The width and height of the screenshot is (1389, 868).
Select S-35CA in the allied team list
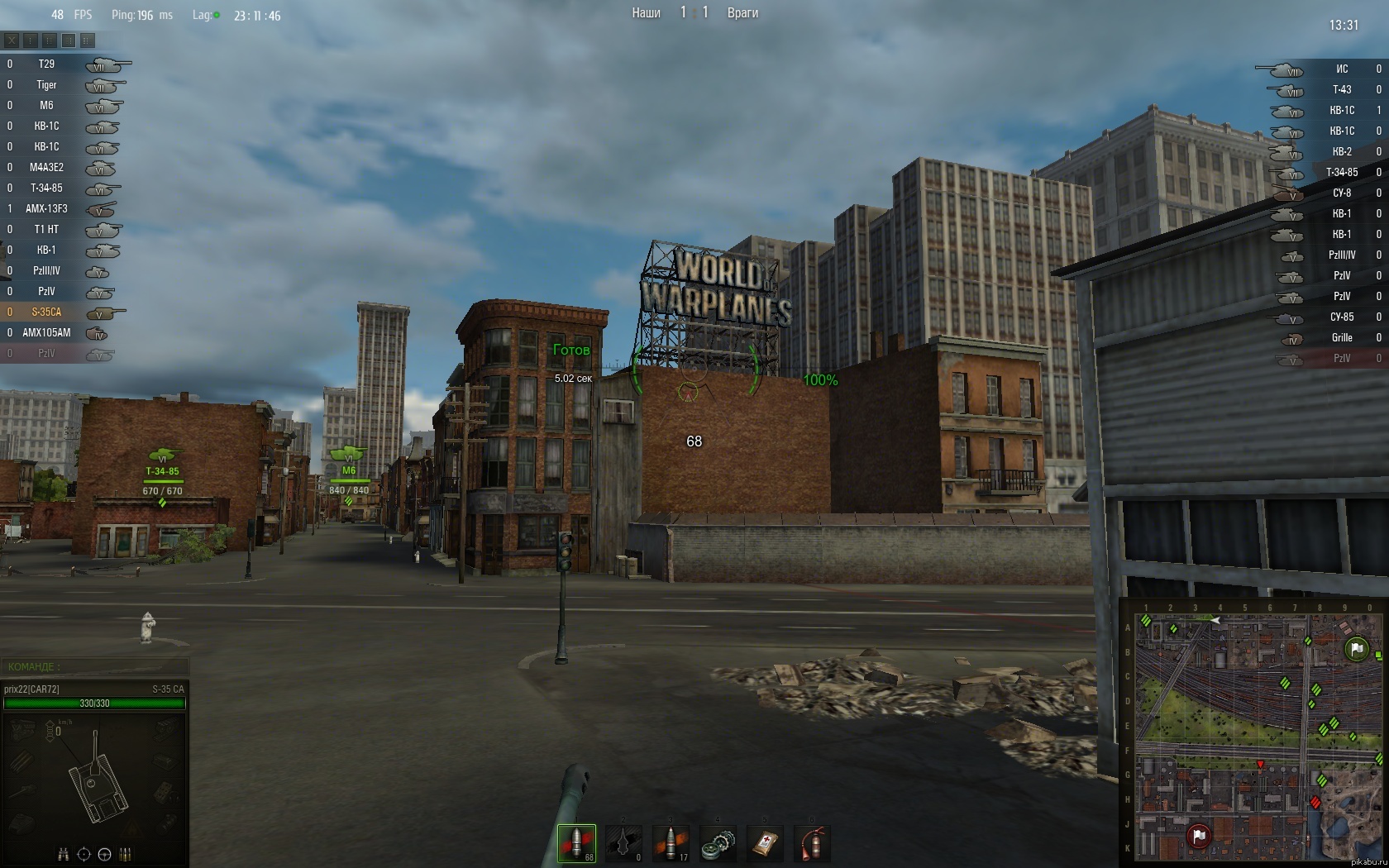[45, 312]
